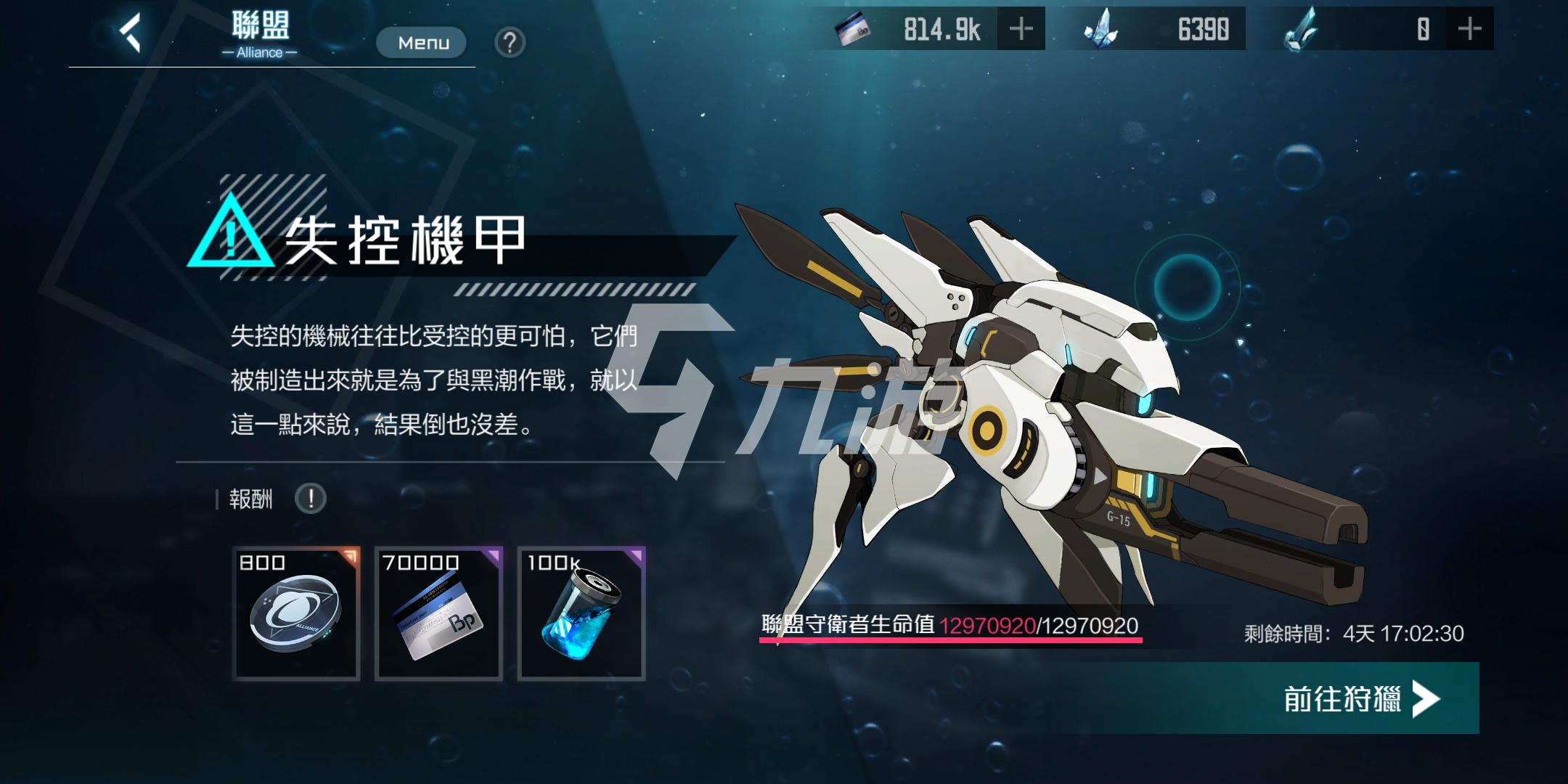Tap the plus to buy more Bp

click(1022, 29)
